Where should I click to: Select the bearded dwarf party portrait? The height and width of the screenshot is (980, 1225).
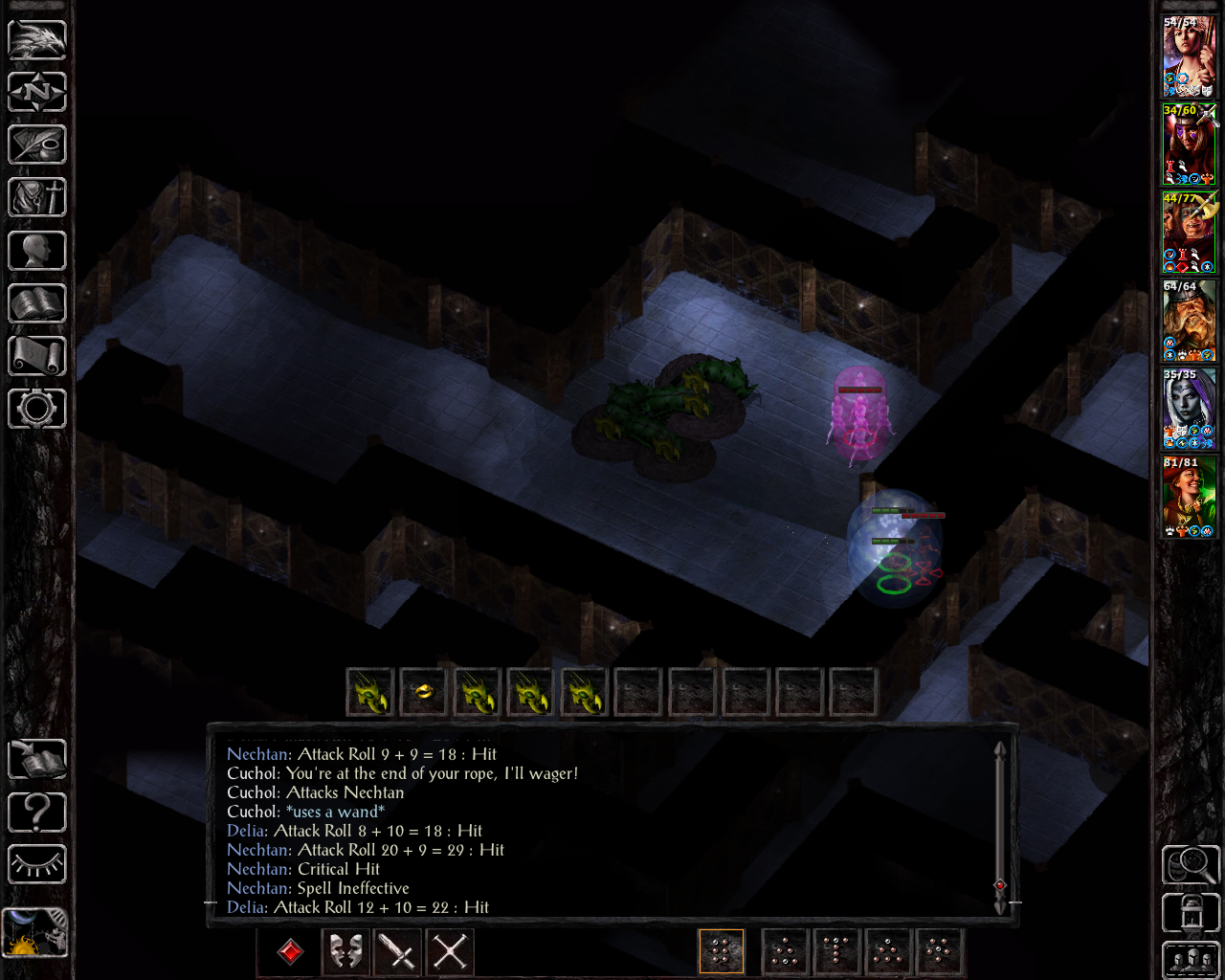click(1189, 322)
